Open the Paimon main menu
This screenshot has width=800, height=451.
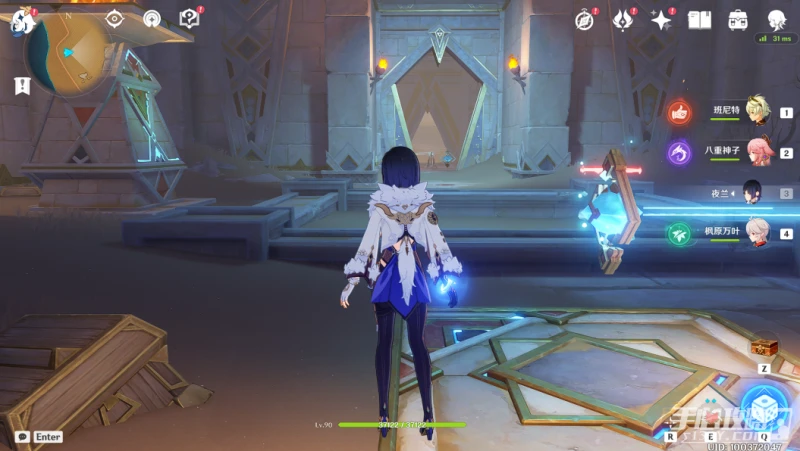(x=22, y=19)
